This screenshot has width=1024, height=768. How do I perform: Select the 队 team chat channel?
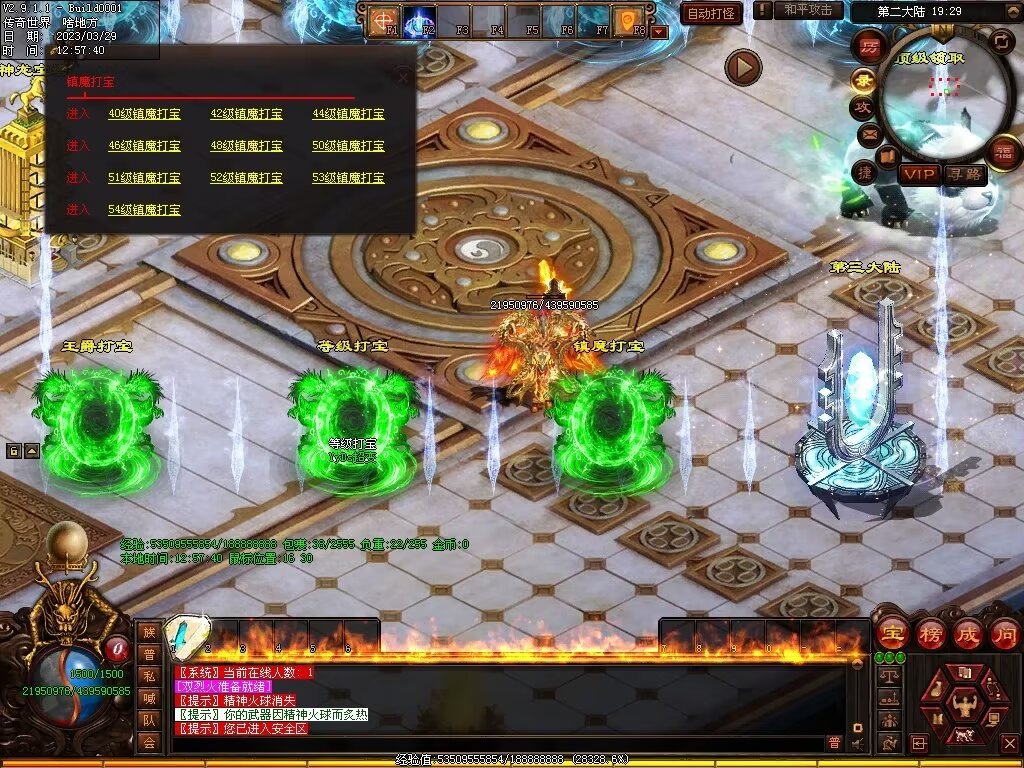149,719
